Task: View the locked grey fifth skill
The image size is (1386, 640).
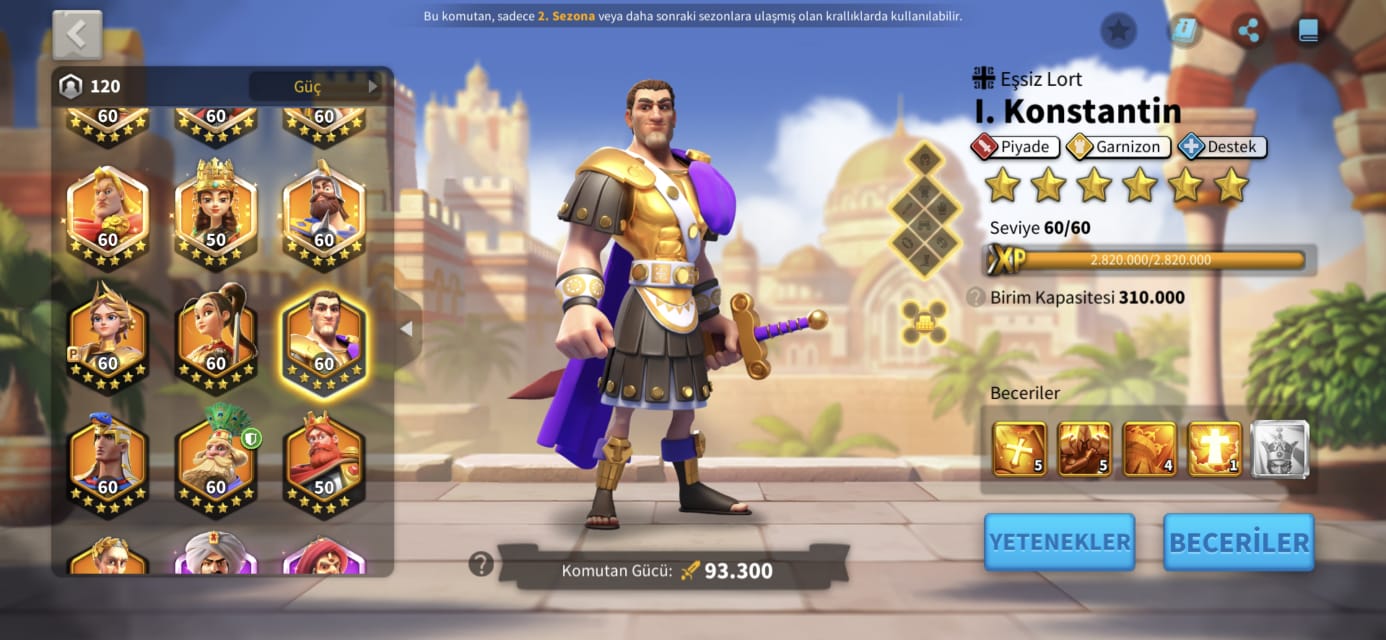Action: tap(1280, 449)
